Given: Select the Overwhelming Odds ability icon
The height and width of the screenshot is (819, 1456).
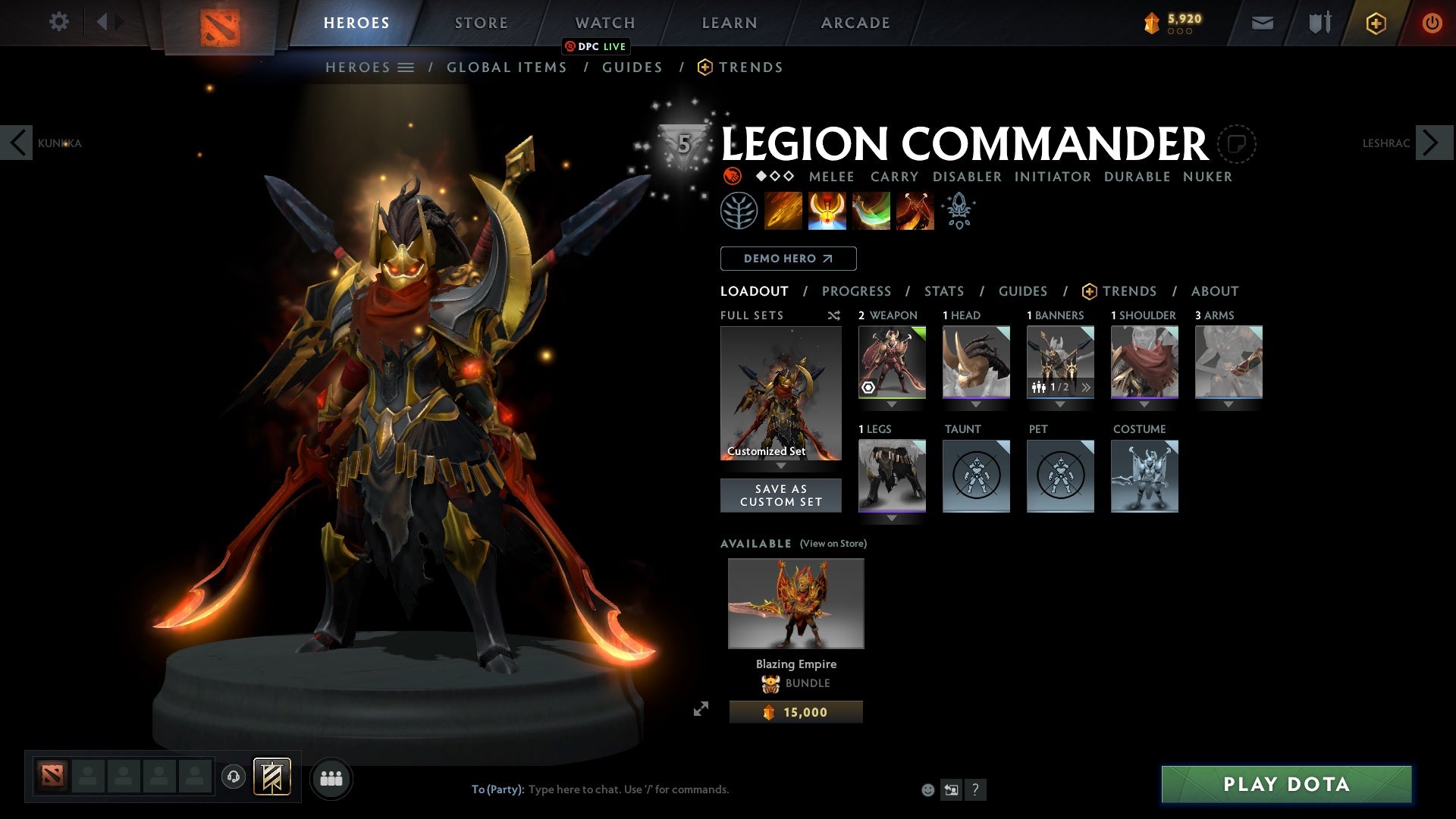Looking at the screenshot, I should coord(784,211).
